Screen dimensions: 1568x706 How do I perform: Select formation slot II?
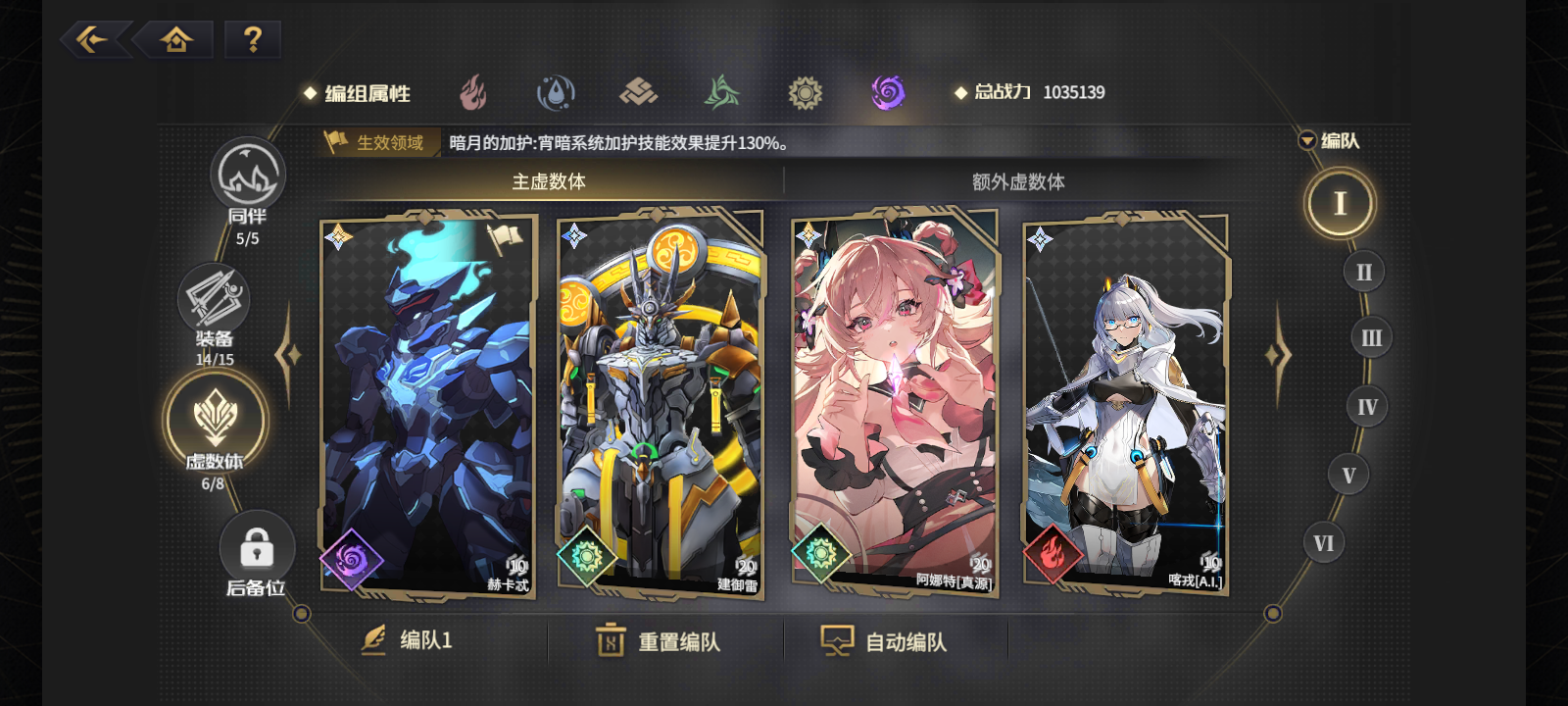1364,272
